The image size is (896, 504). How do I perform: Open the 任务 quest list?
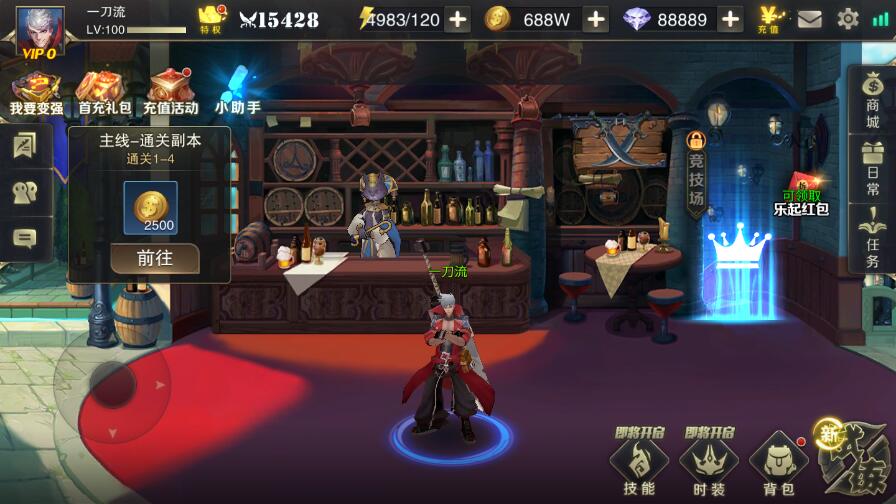[872, 239]
